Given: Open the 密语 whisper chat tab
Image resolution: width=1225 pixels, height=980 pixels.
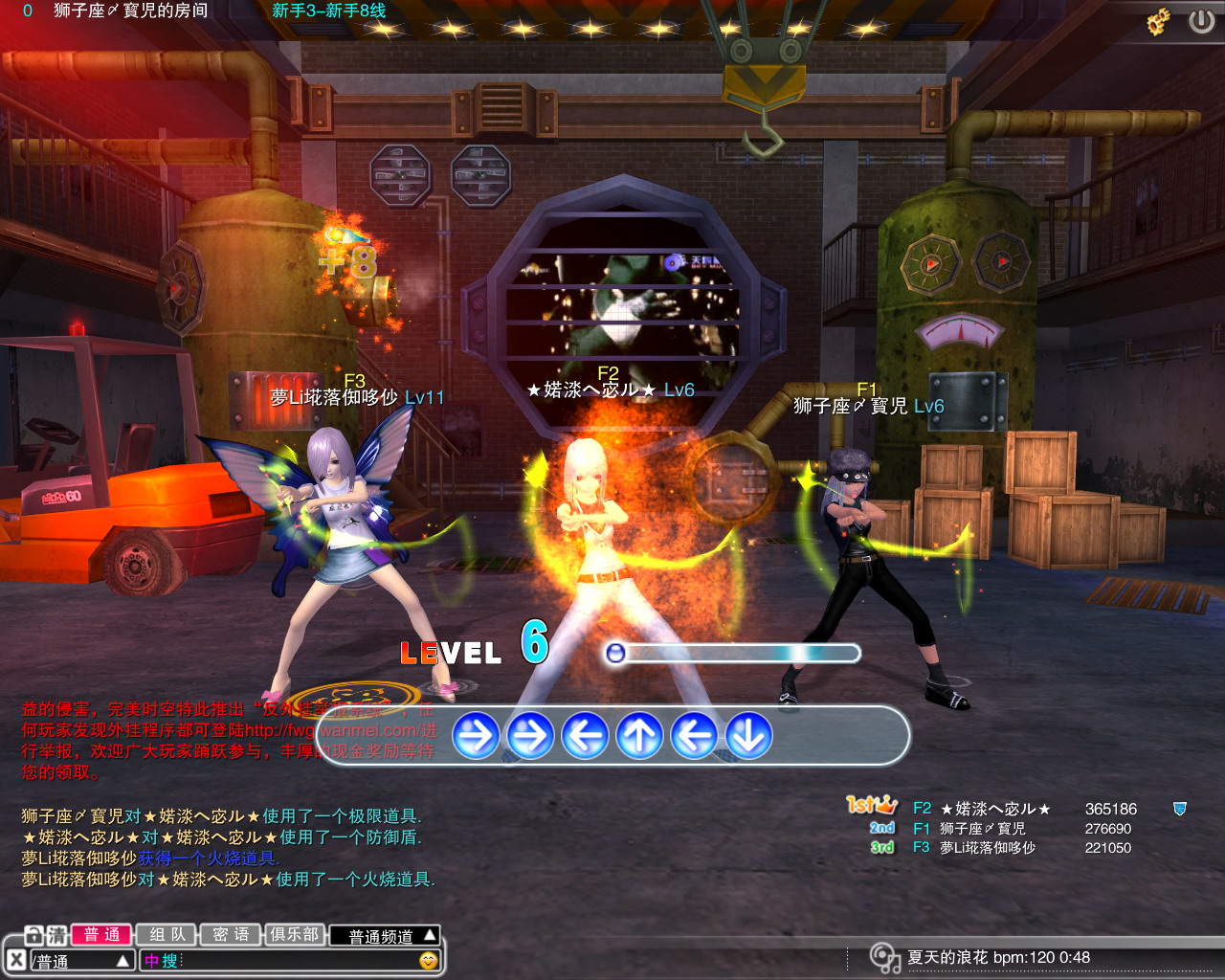Looking at the screenshot, I should click(231, 935).
